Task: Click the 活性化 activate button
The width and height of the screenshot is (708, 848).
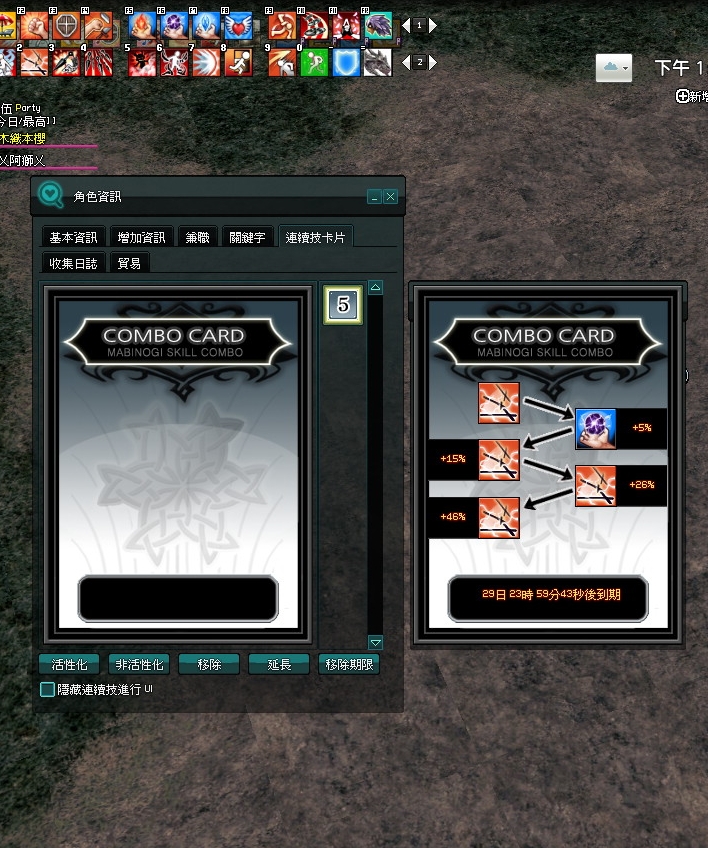Action: tap(69, 664)
